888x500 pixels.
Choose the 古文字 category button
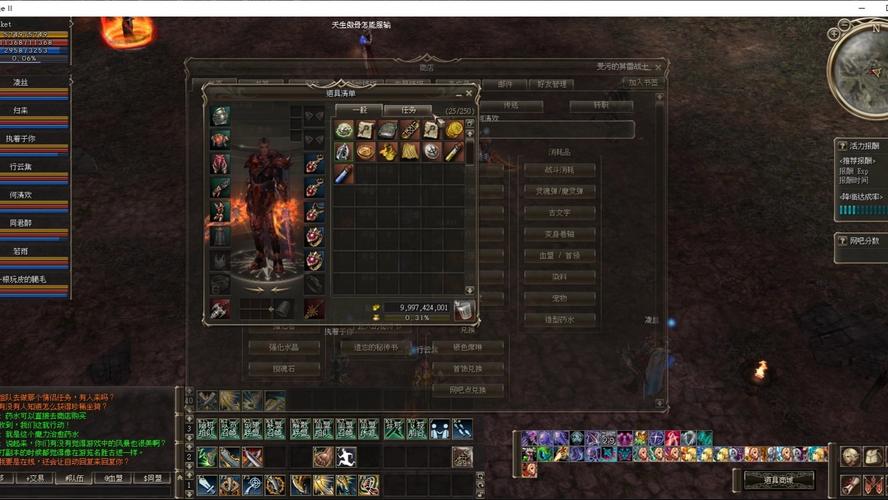559,212
